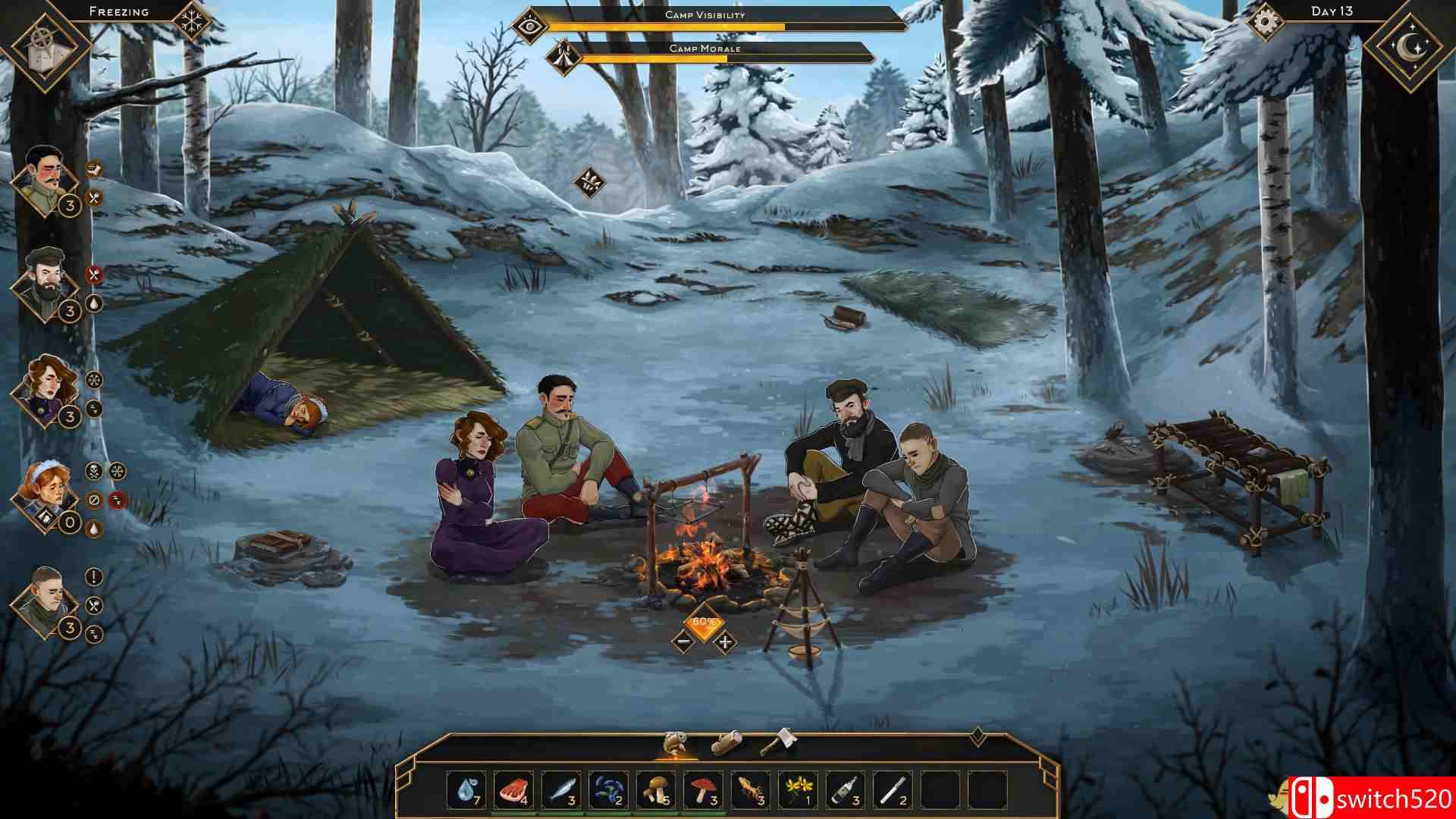
Task: Select the yellow flower inventory slot
Action: tap(798, 791)
